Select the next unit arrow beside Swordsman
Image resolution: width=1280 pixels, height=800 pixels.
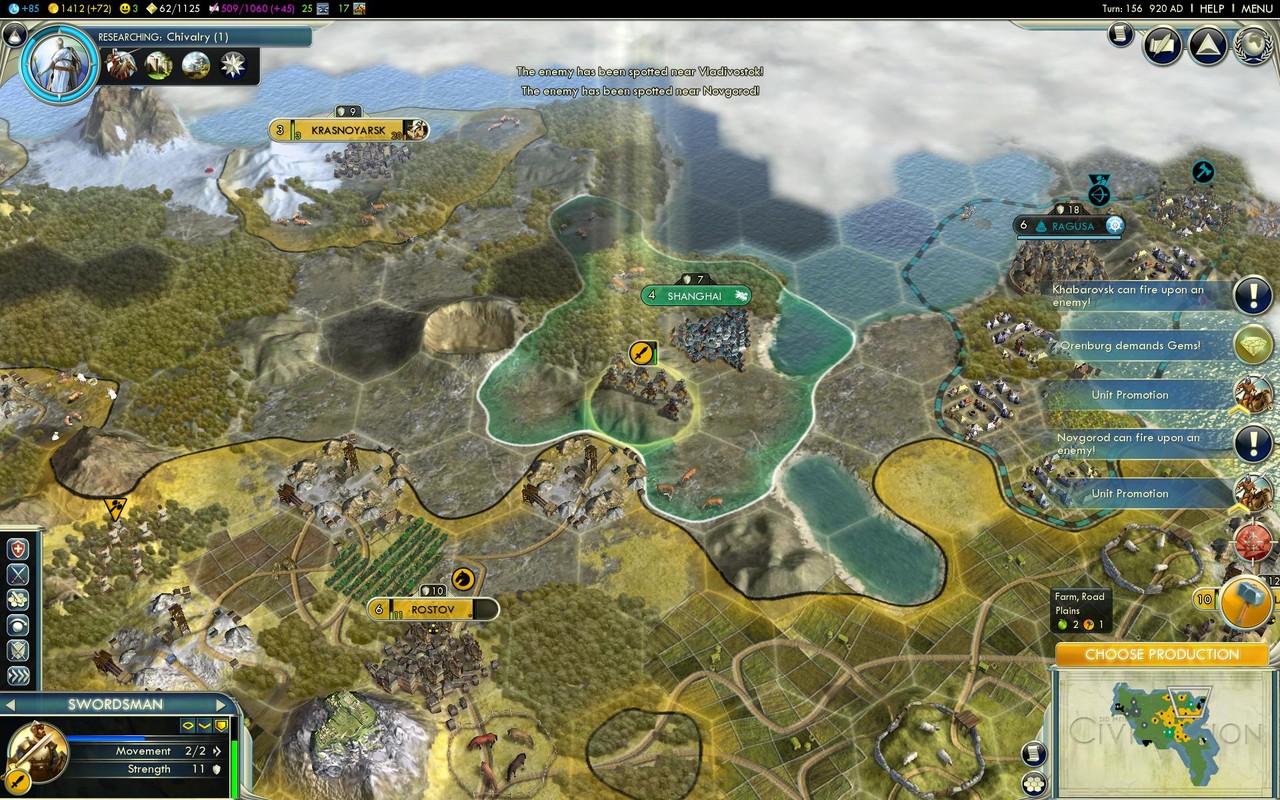tap(222, 705)
